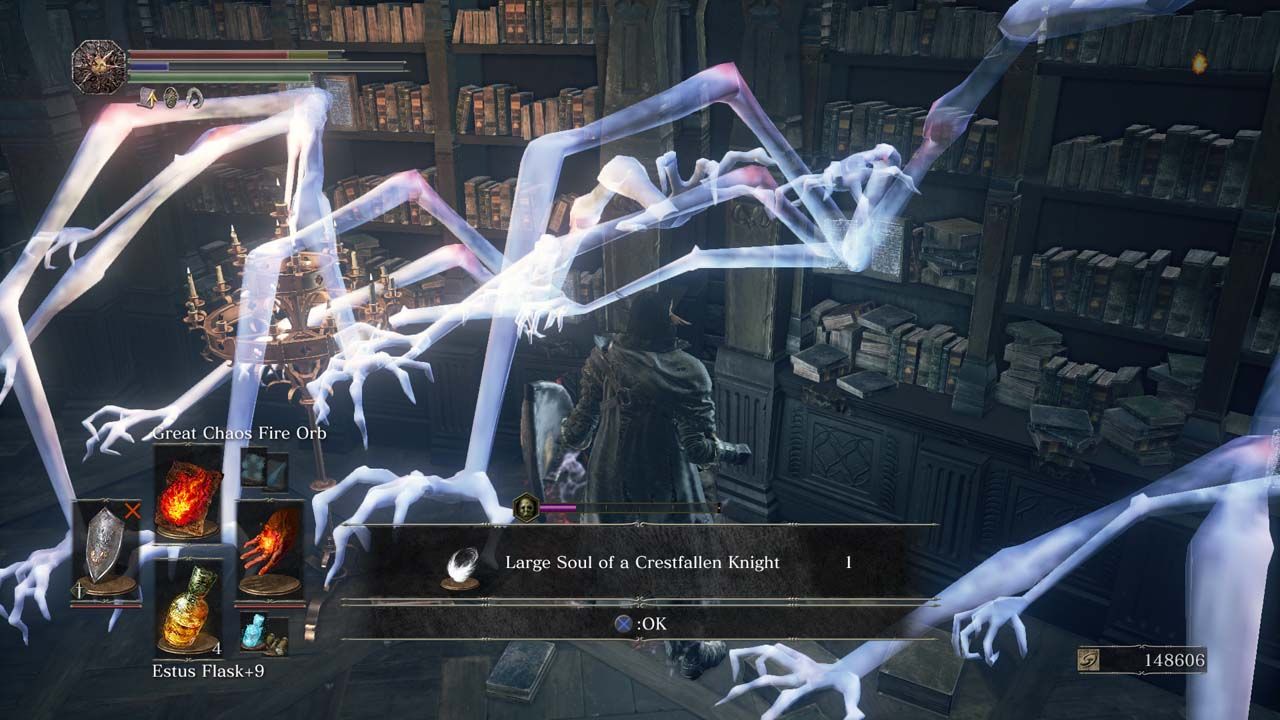1280x720 pixels.
Task: Click the Ashen Estus Flask preview icon
Action: point(255,631)
